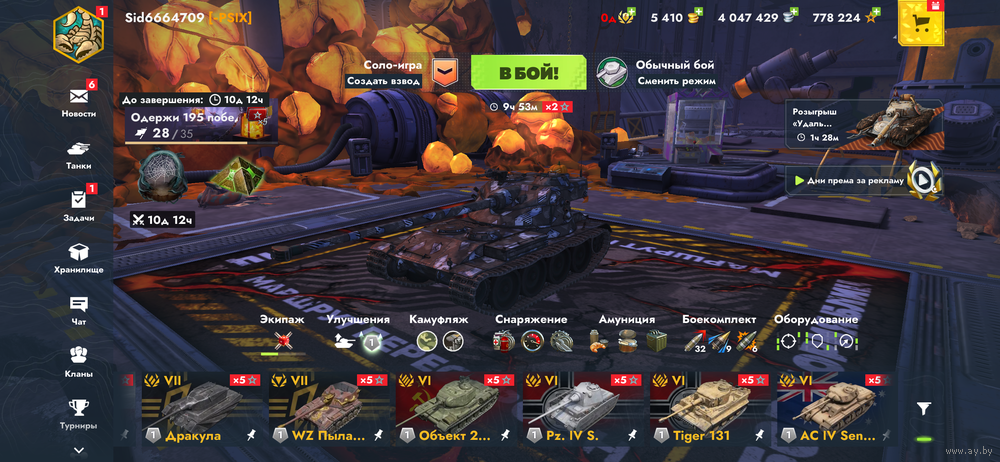Open the tank carousel filter
The image size is (1000, 462).
[924, 408]
